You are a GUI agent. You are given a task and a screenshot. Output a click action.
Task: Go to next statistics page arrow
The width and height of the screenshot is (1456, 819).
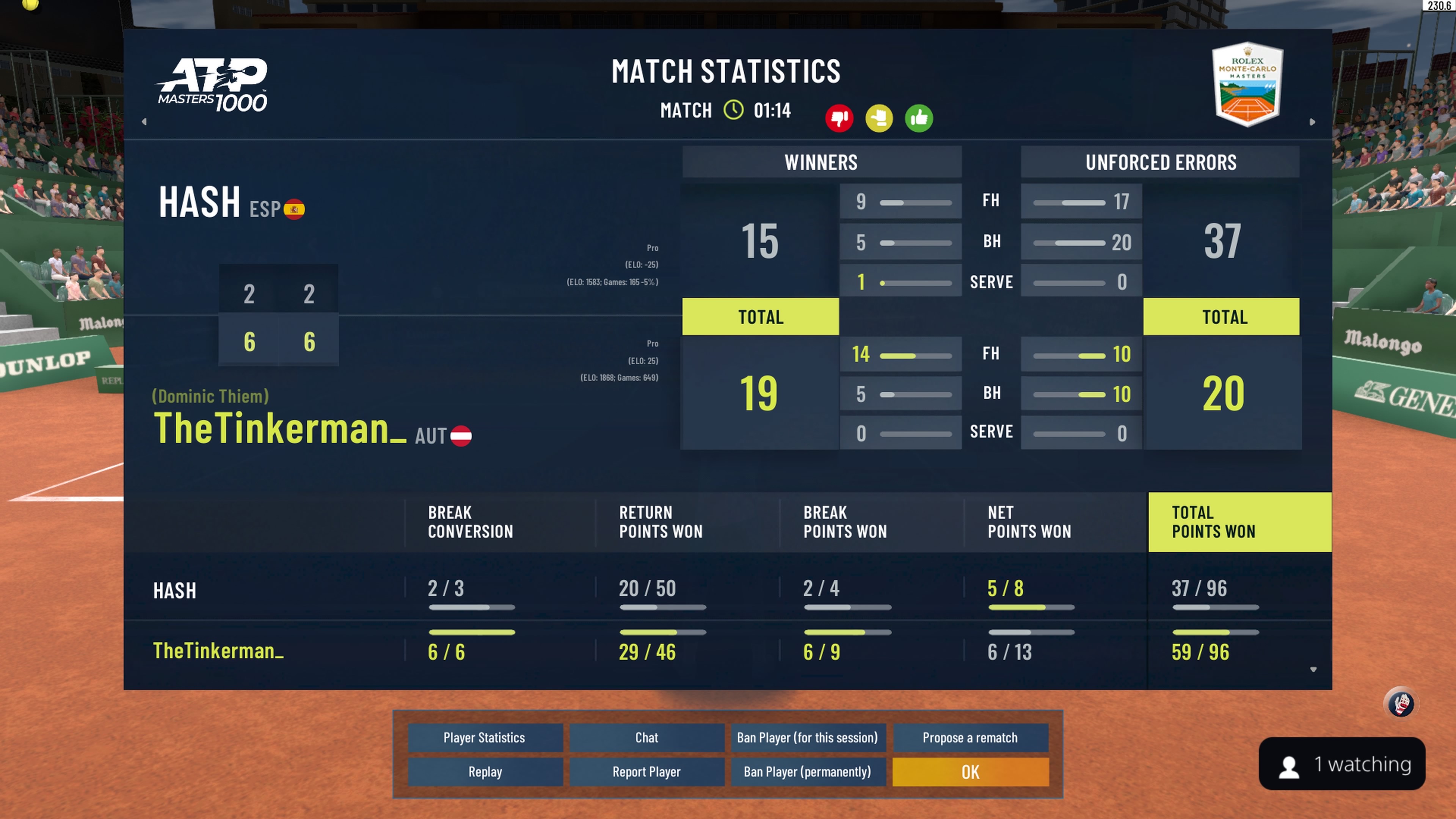point(1312,121)
